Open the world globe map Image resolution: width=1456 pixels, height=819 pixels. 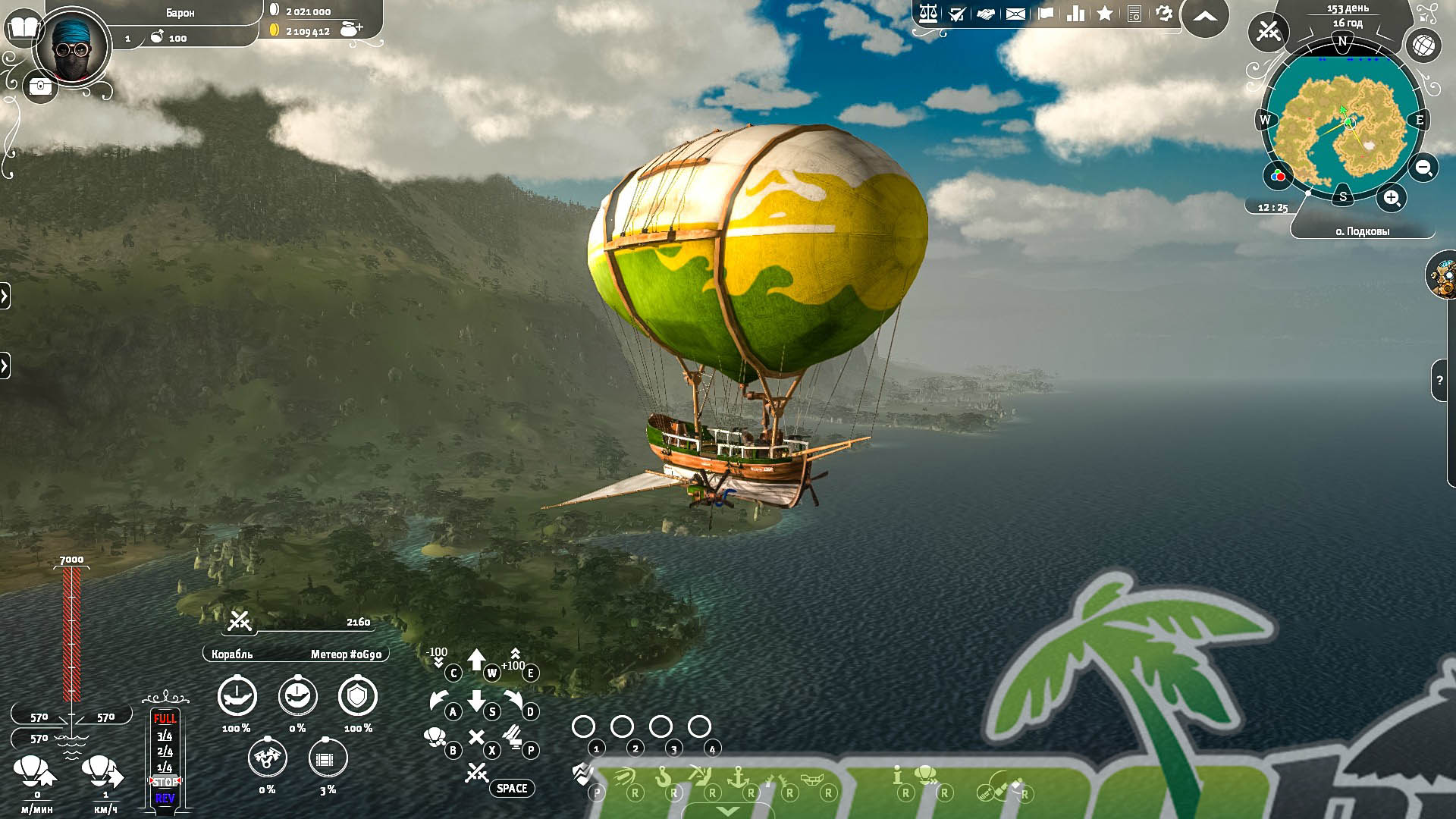1423,45
